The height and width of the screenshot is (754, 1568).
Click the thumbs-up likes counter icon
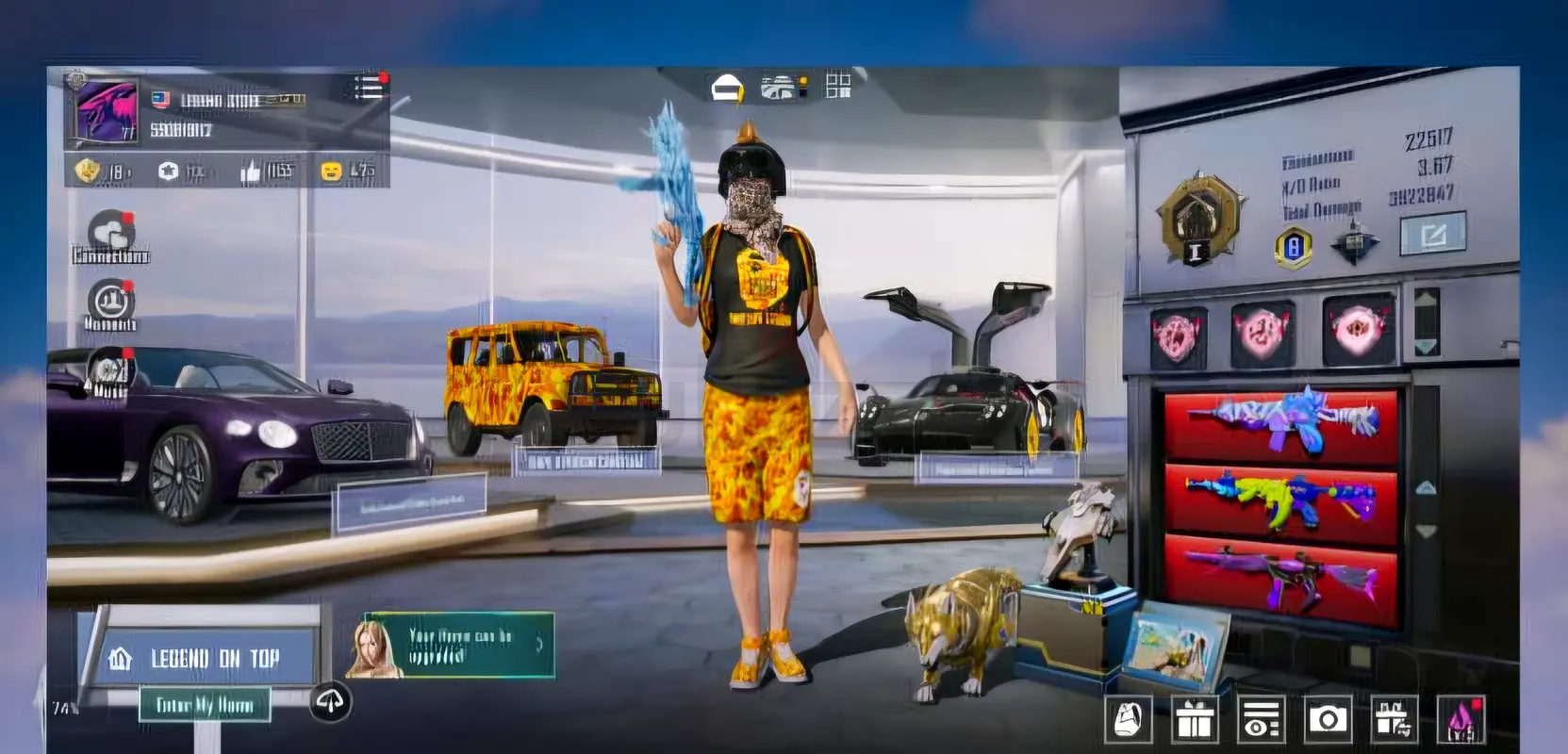[x=250, y=172]
